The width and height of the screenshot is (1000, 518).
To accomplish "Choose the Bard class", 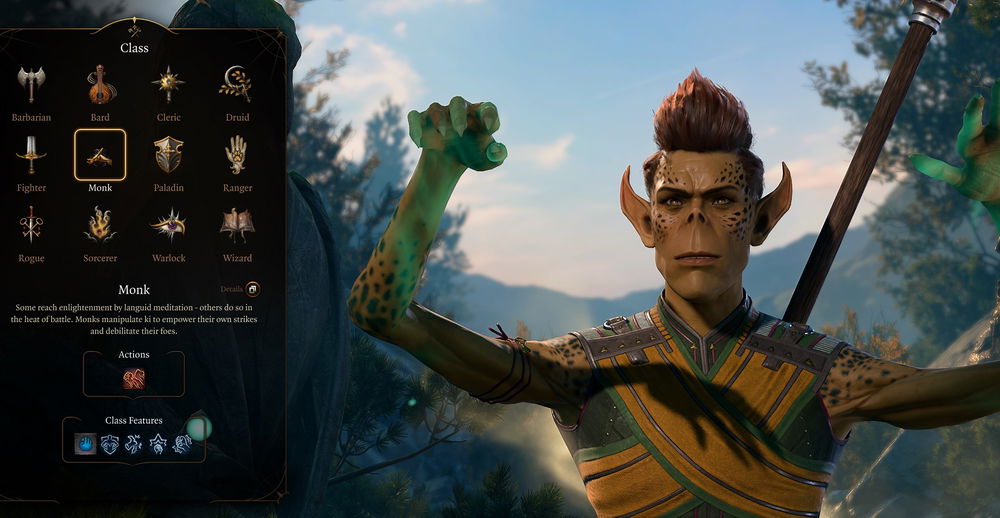I will pos(100,86).
